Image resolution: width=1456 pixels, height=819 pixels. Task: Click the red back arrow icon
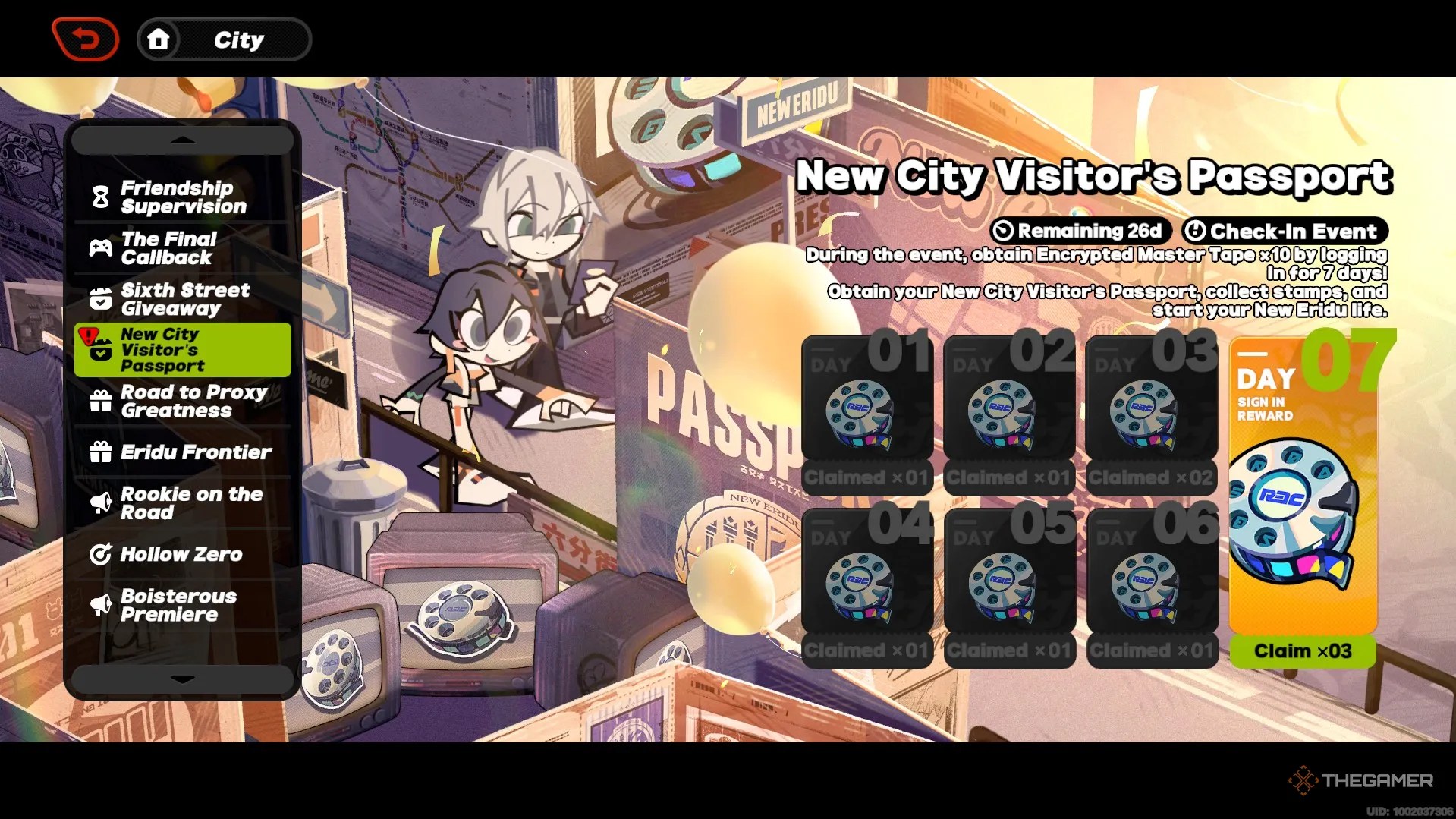point(85,37)
